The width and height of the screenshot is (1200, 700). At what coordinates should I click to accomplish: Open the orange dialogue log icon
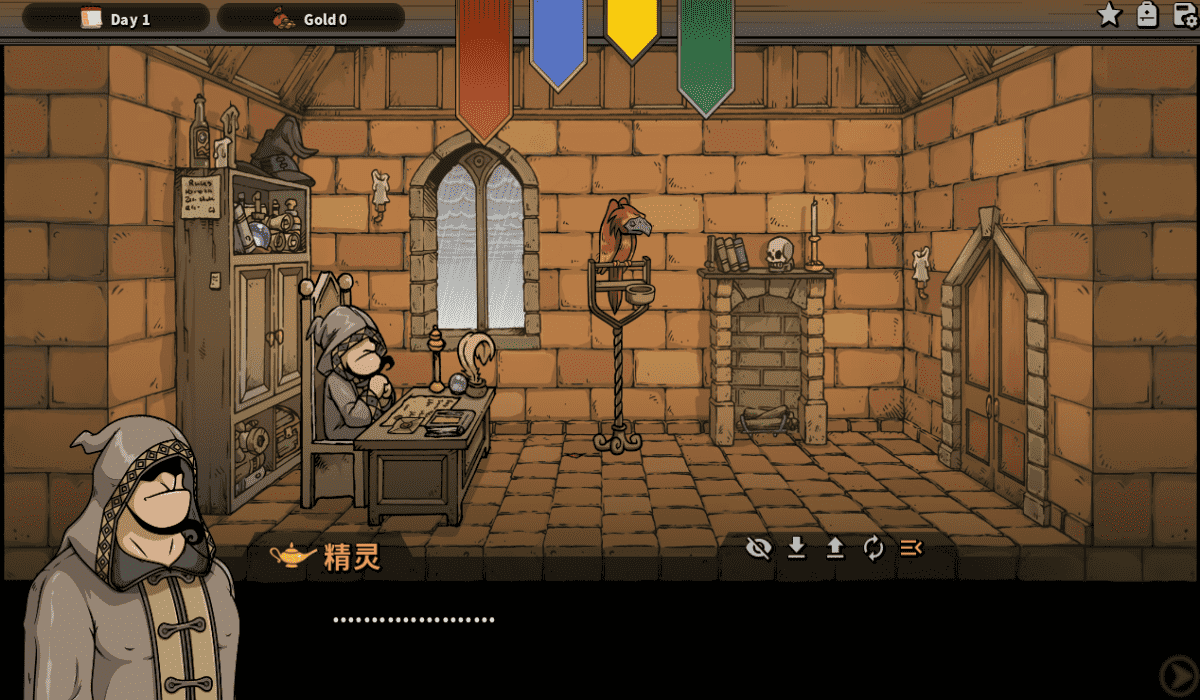[x=911, y=548]
